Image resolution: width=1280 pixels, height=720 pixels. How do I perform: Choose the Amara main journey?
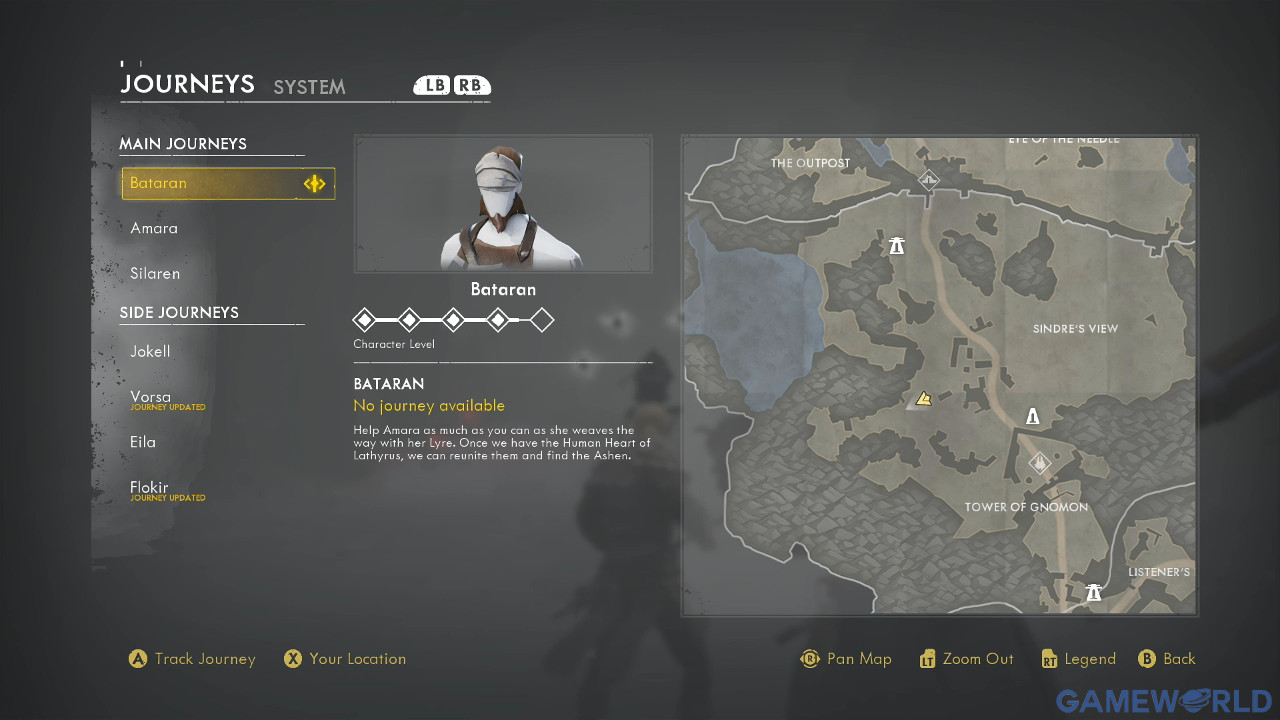(x=154, y=228)
